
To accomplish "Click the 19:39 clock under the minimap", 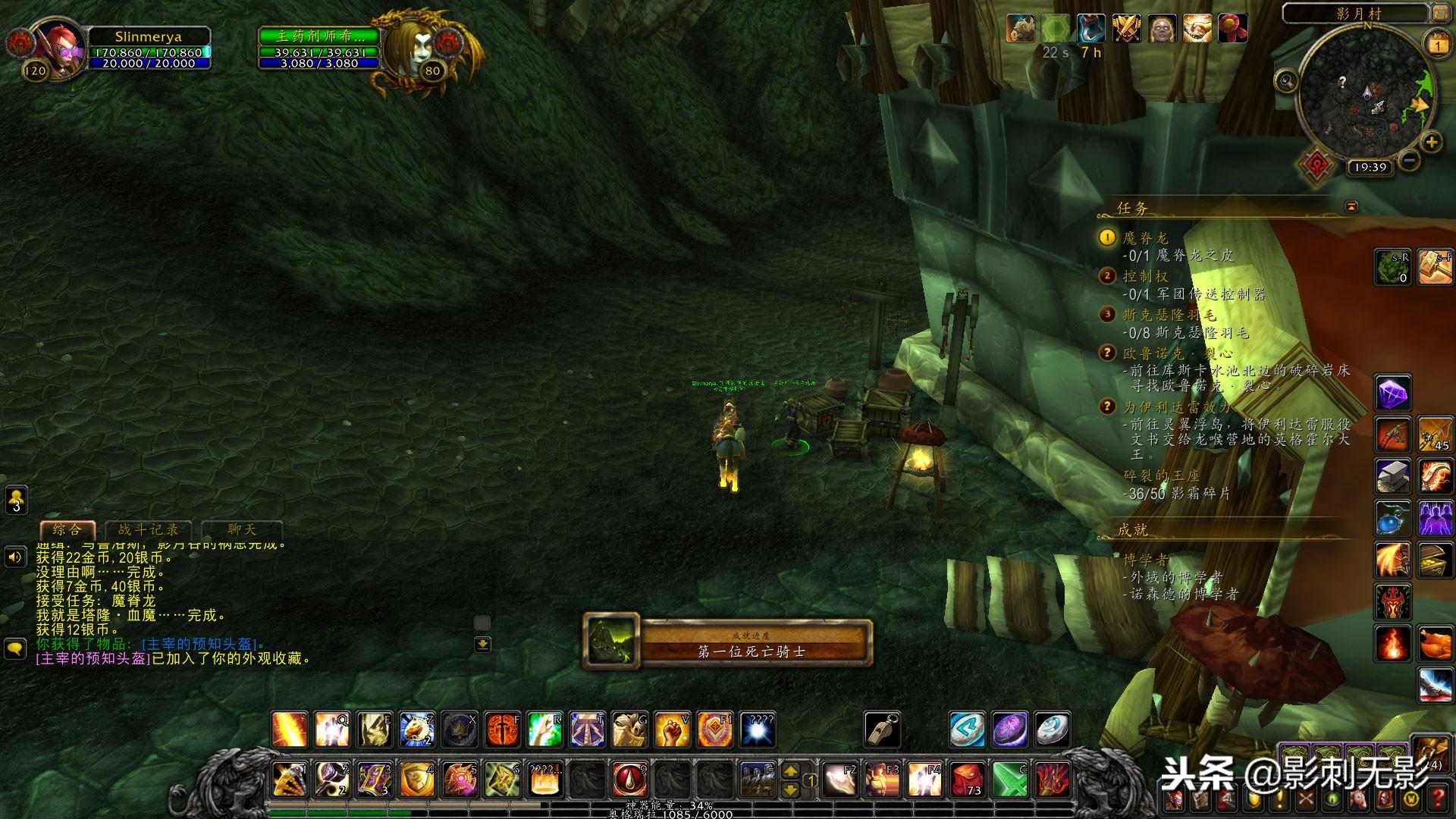I will tap(1370, 168).
